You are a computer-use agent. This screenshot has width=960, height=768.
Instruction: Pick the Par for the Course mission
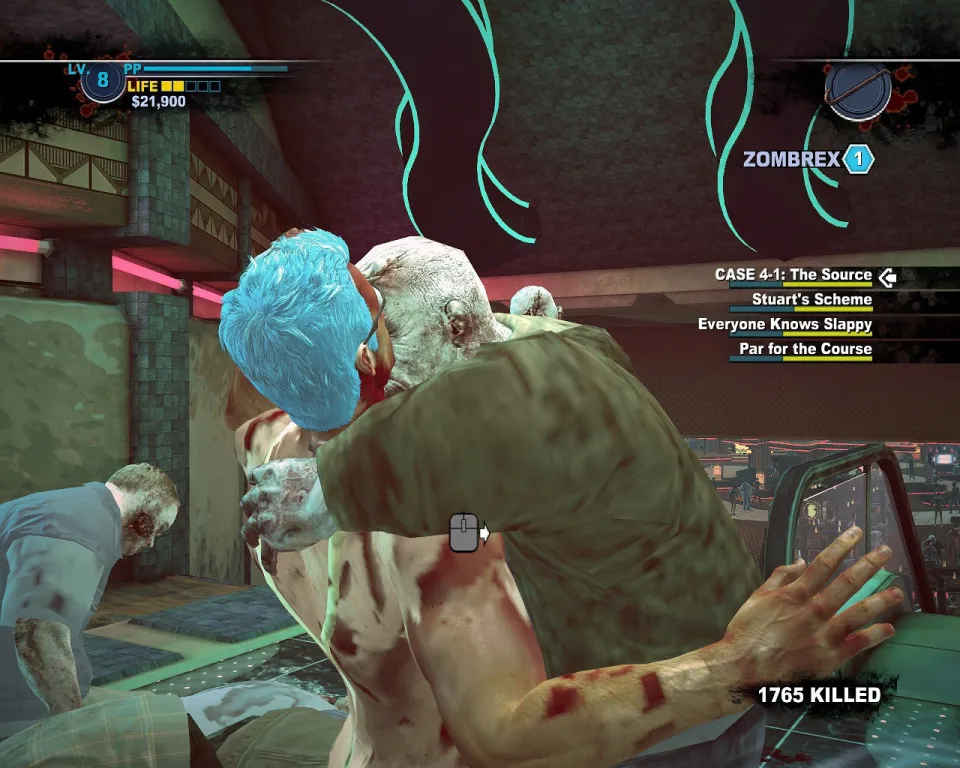804,349
